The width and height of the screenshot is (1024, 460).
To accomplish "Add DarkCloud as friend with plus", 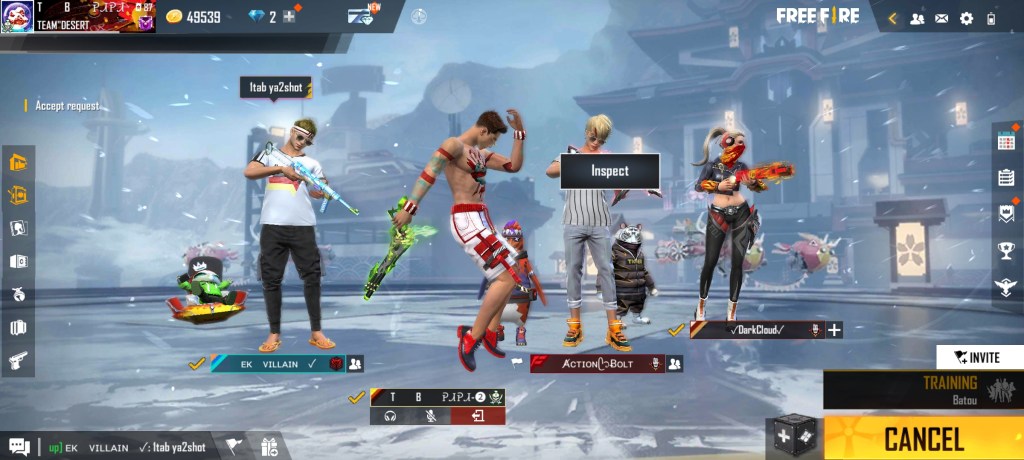I will tap(834, 330).
